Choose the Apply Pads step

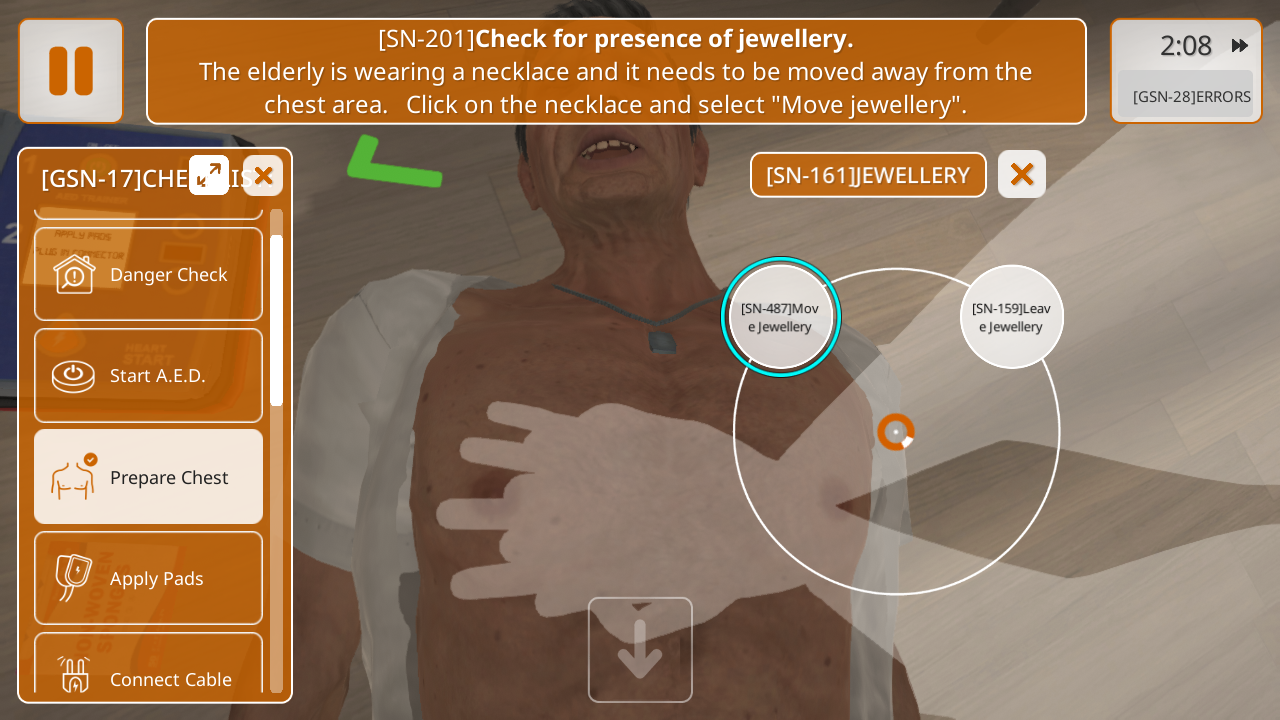pos(149,578)
